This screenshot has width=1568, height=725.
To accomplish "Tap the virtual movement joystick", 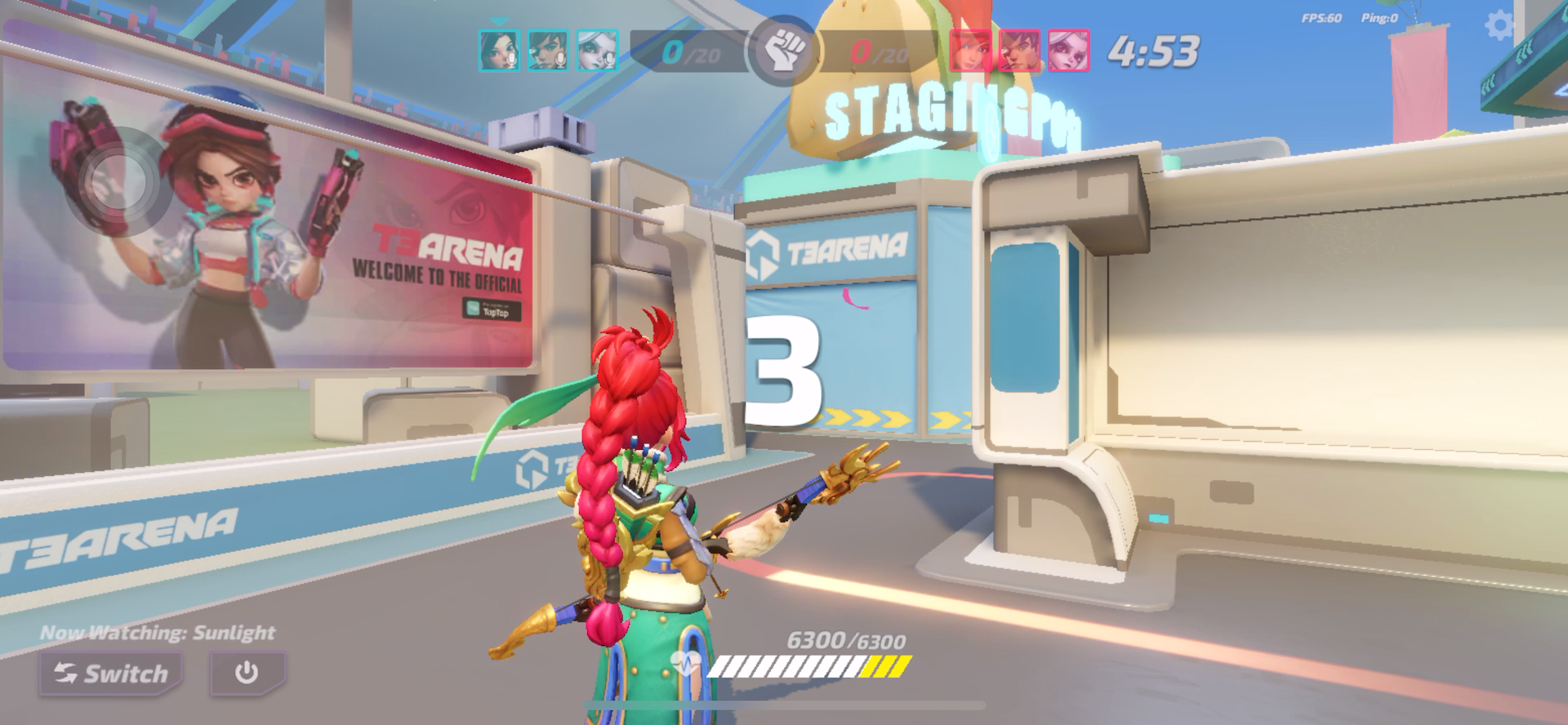I will [x=119, y=183].
